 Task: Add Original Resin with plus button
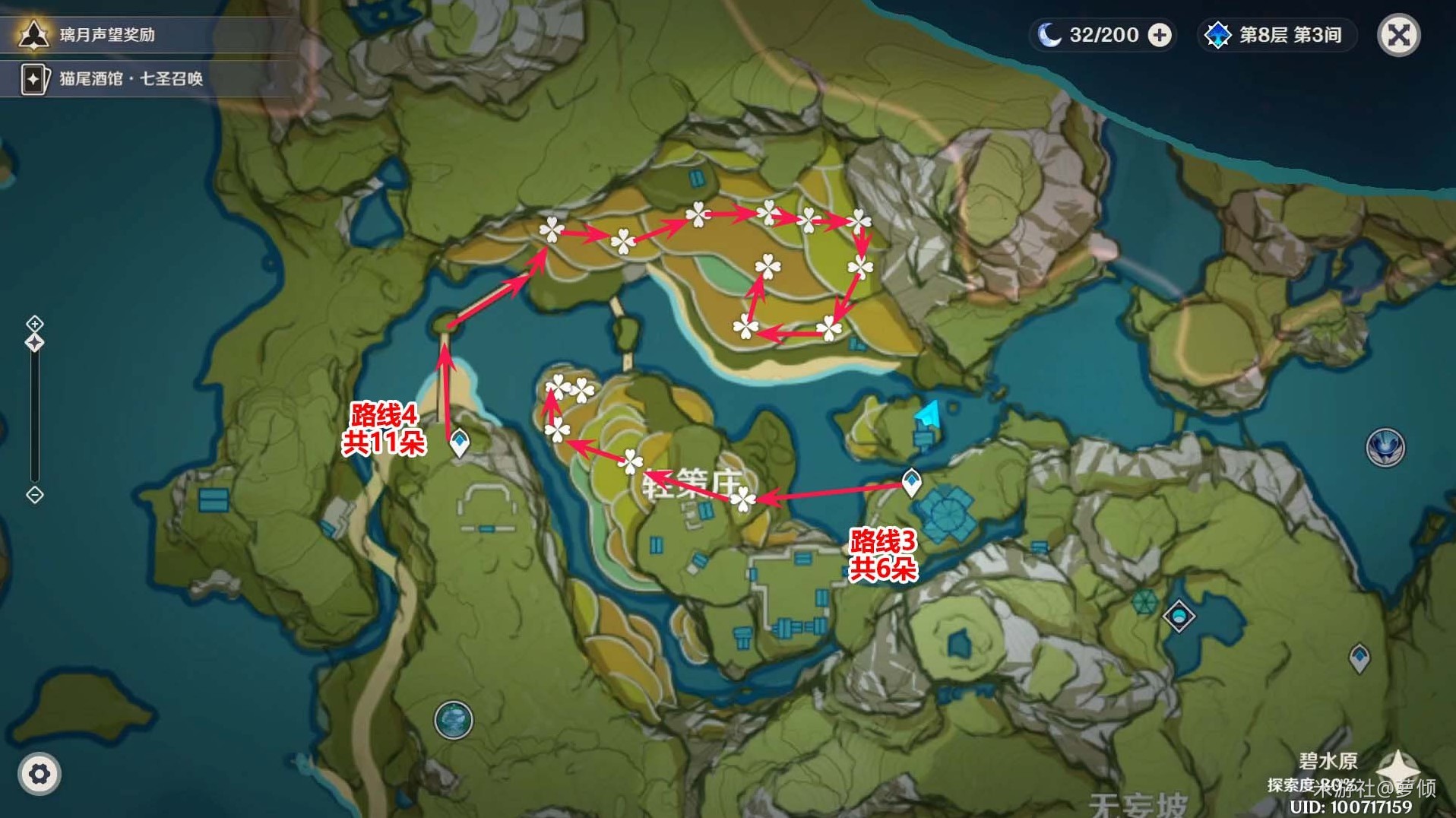1160,35
